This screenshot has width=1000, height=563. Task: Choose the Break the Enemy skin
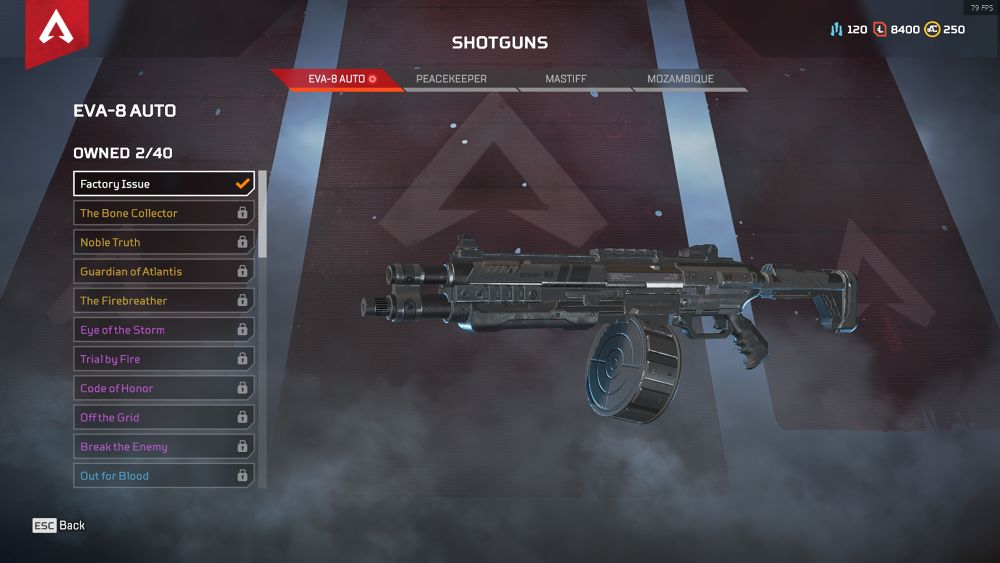tap(164, 447)
